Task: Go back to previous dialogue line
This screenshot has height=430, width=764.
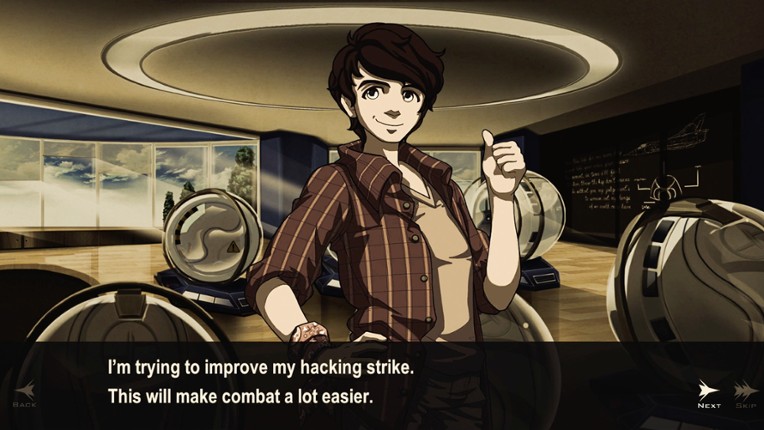Action: pyautogui.click(x=24, y=393)
